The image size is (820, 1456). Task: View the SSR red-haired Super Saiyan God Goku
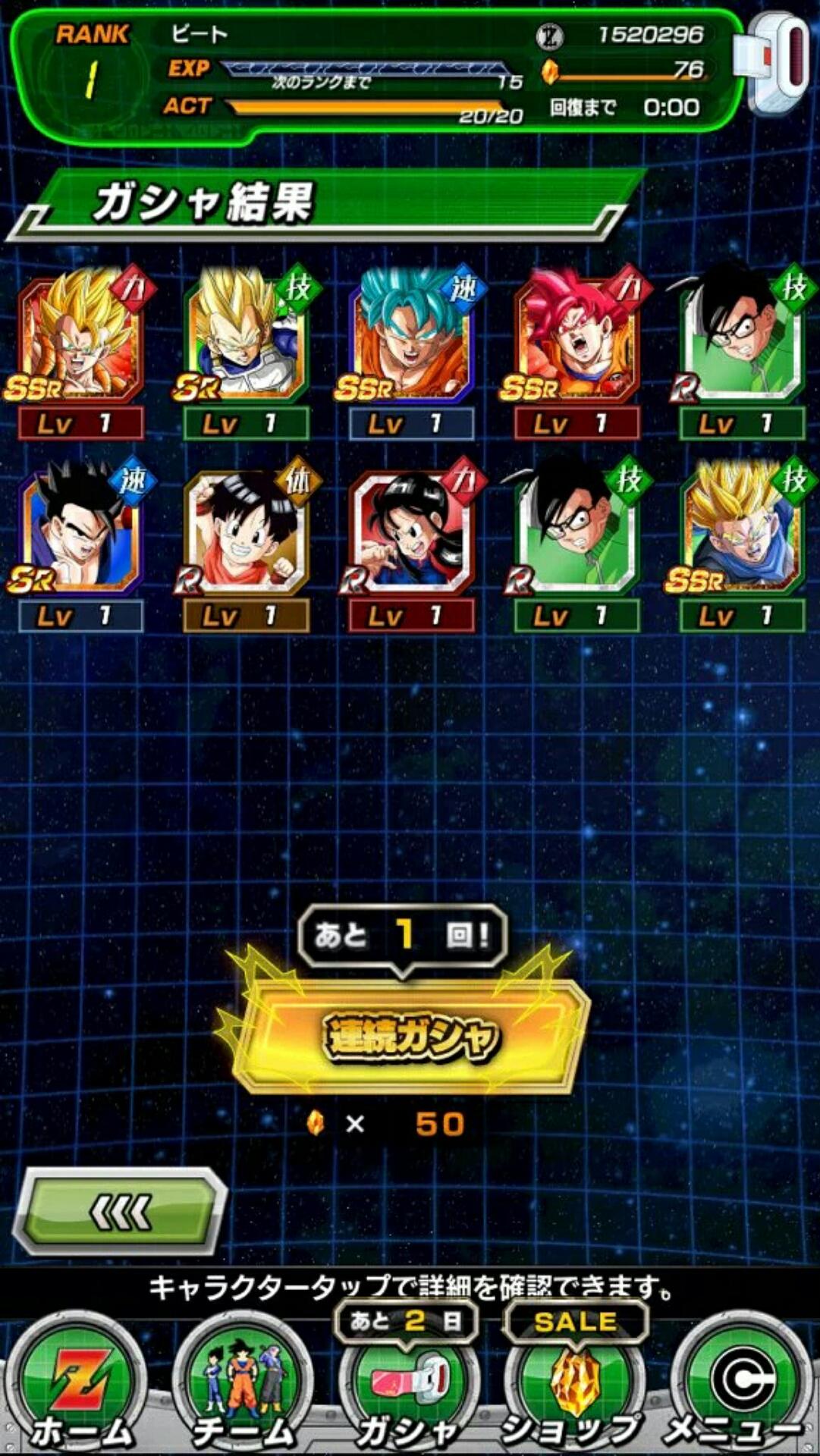(577, 339)
